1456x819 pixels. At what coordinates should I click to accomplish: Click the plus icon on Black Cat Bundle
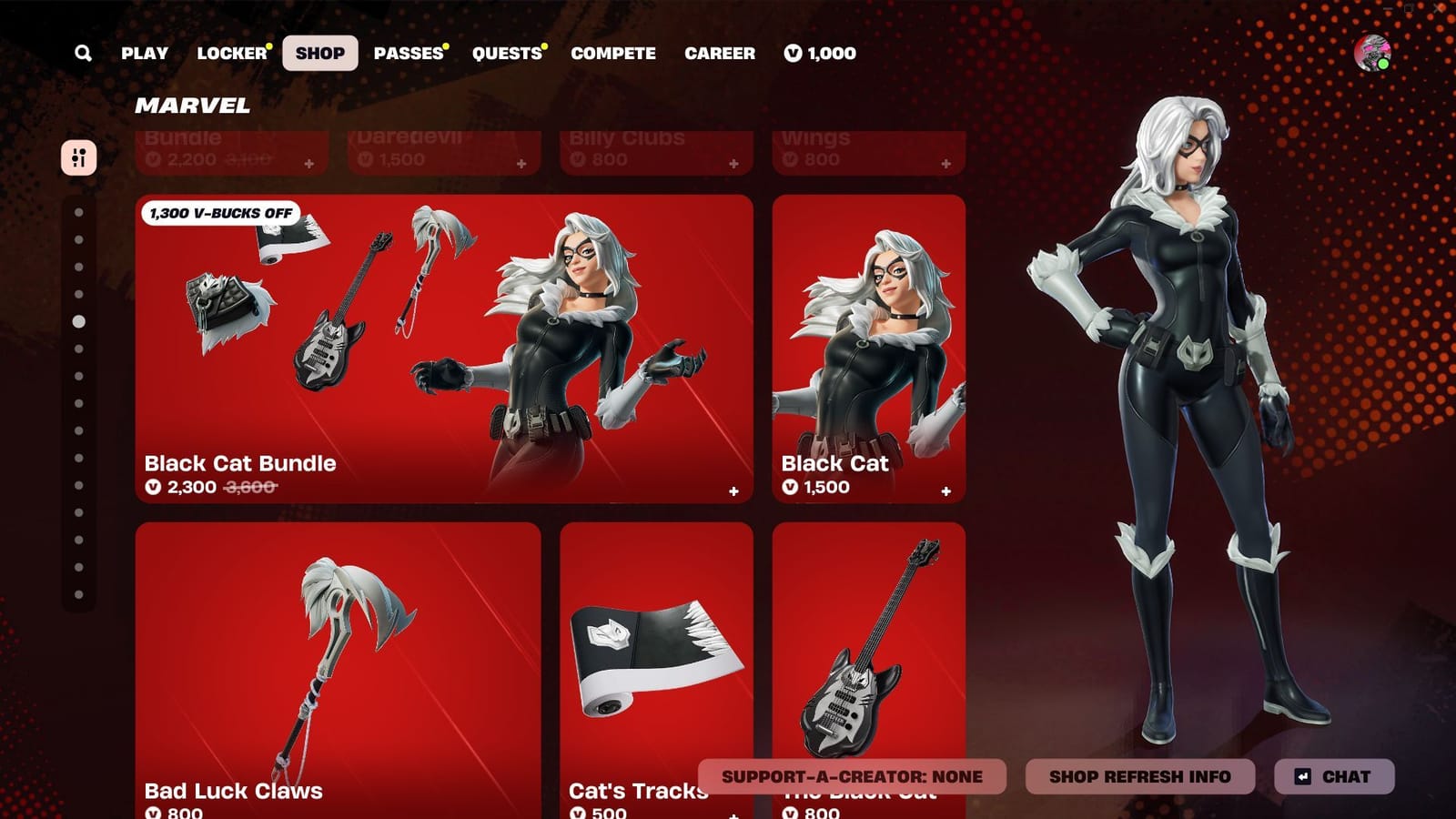(733, 490)
